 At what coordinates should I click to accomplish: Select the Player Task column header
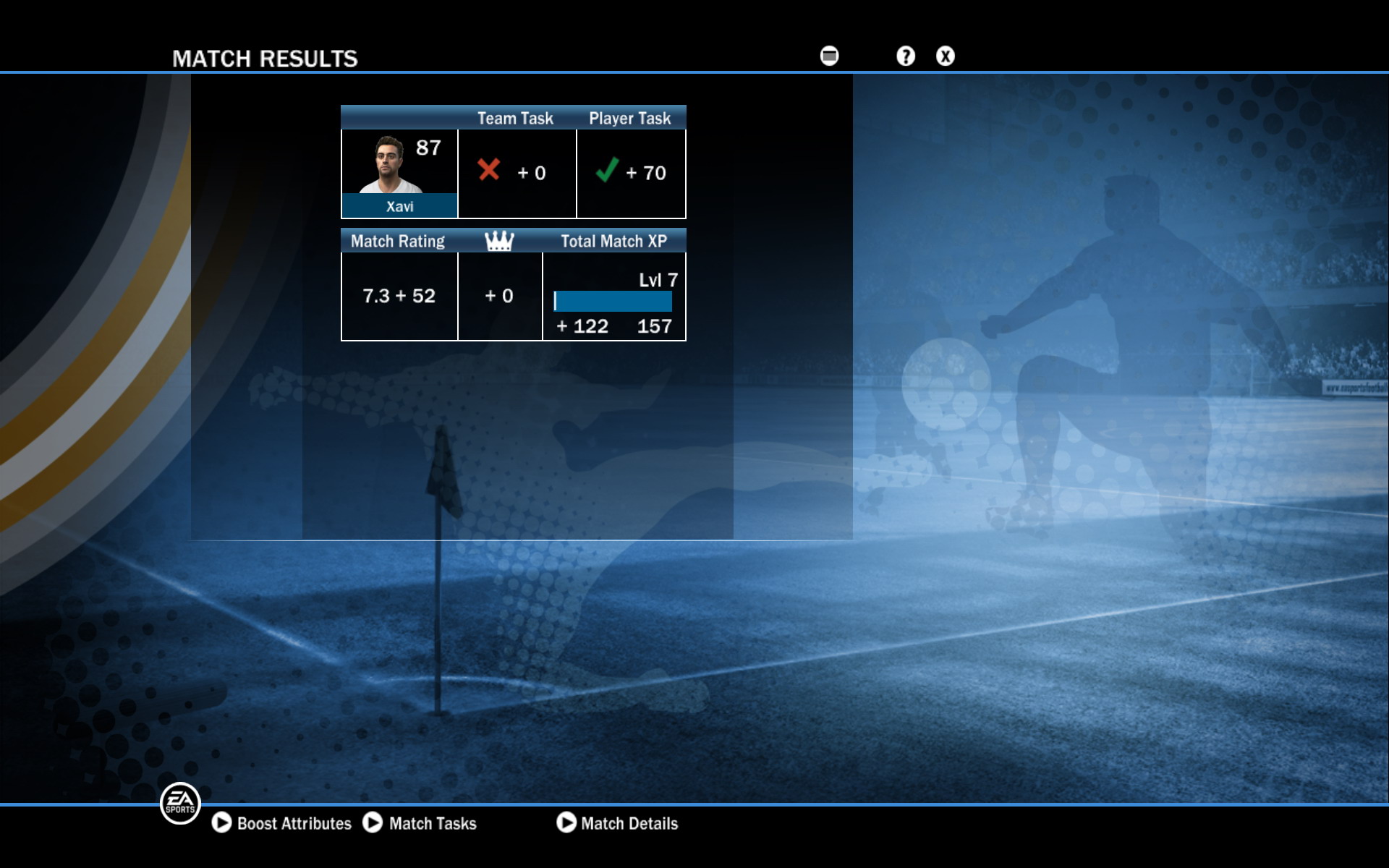point(629,118)
